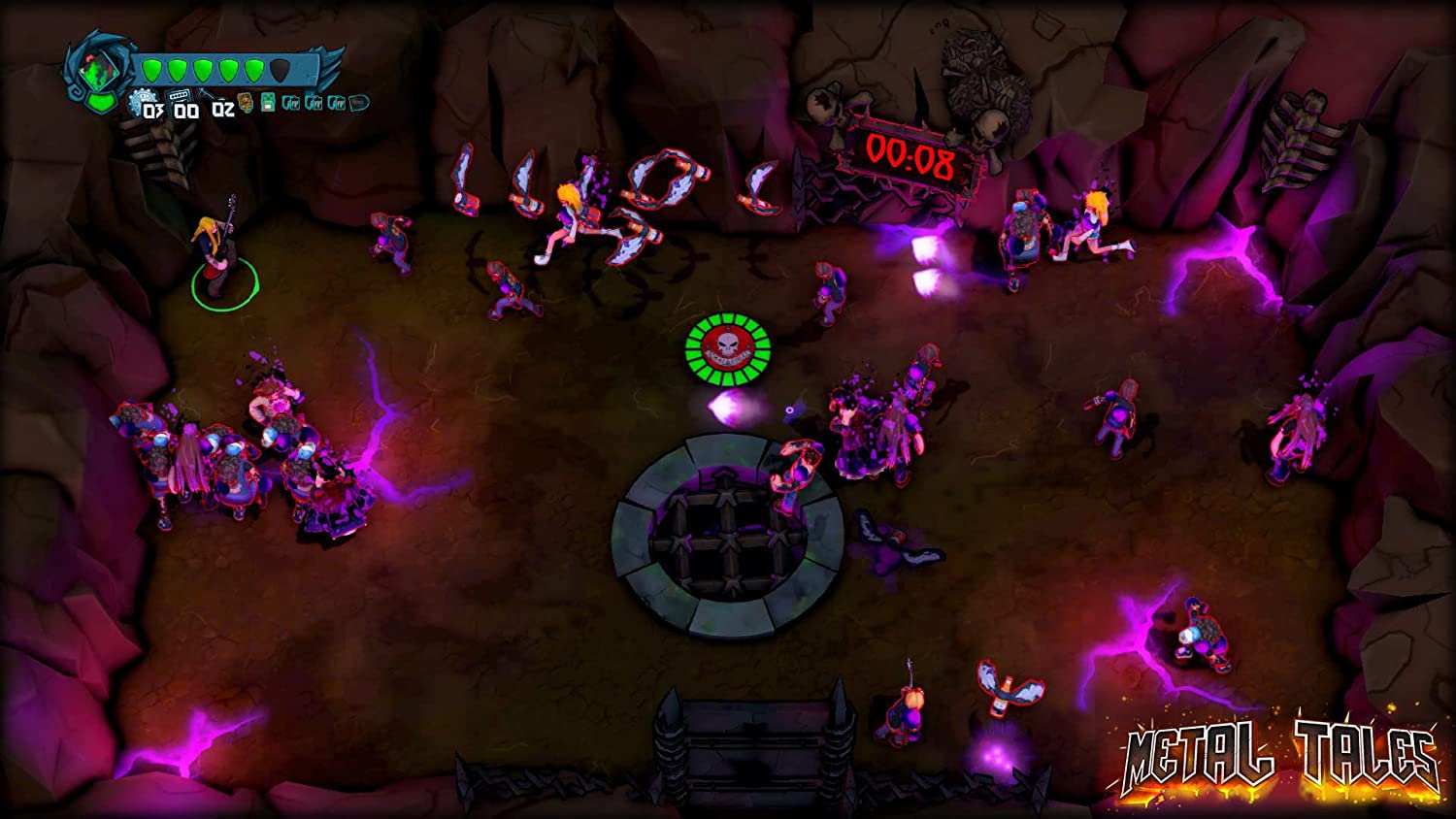The height and width of the screenshot is (819, 1456).
Task: Toggle the darkened last pedal slot
Action: [x=357, y=102]
